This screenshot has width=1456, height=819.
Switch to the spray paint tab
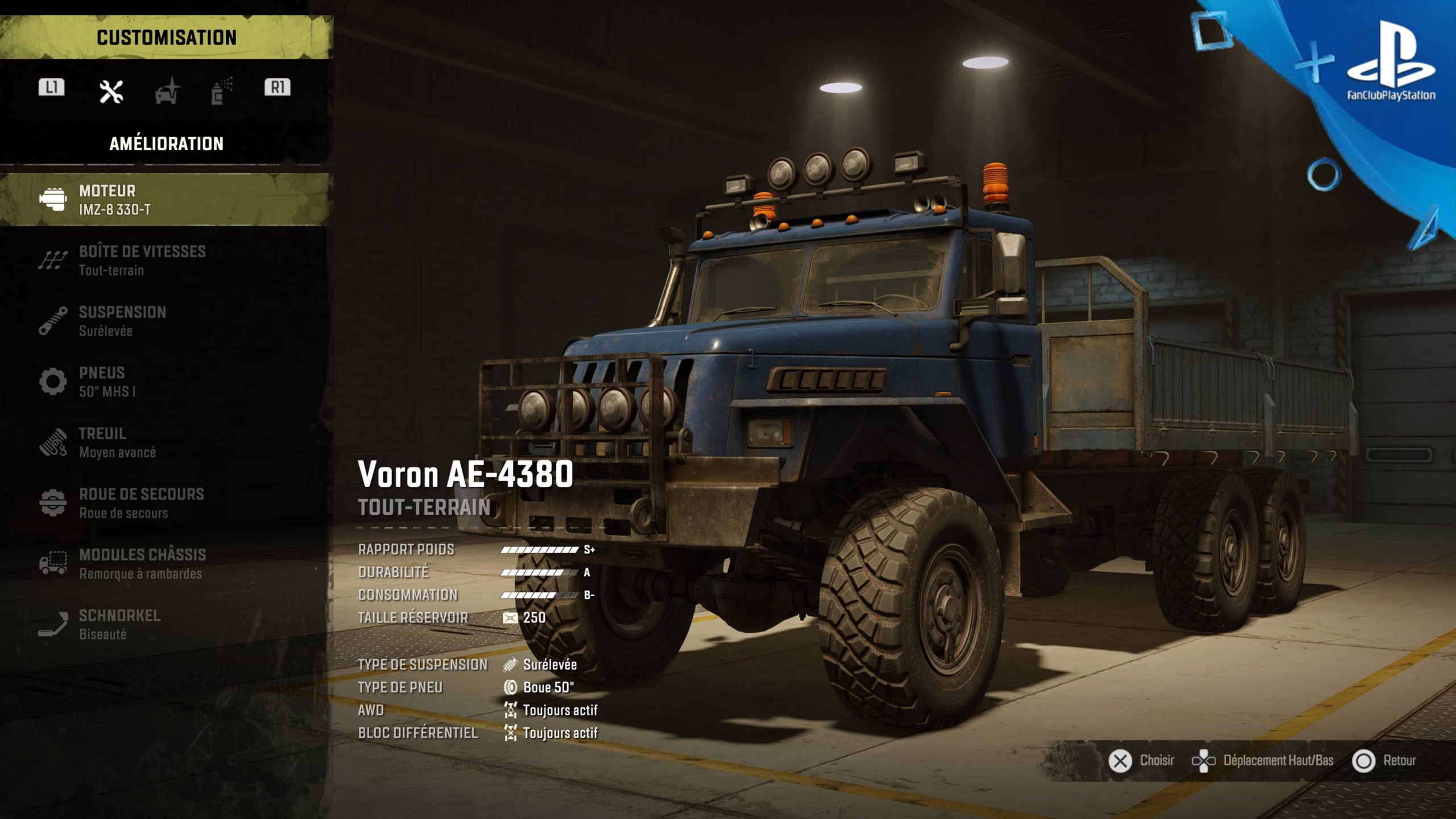click(x=221, y=91)
